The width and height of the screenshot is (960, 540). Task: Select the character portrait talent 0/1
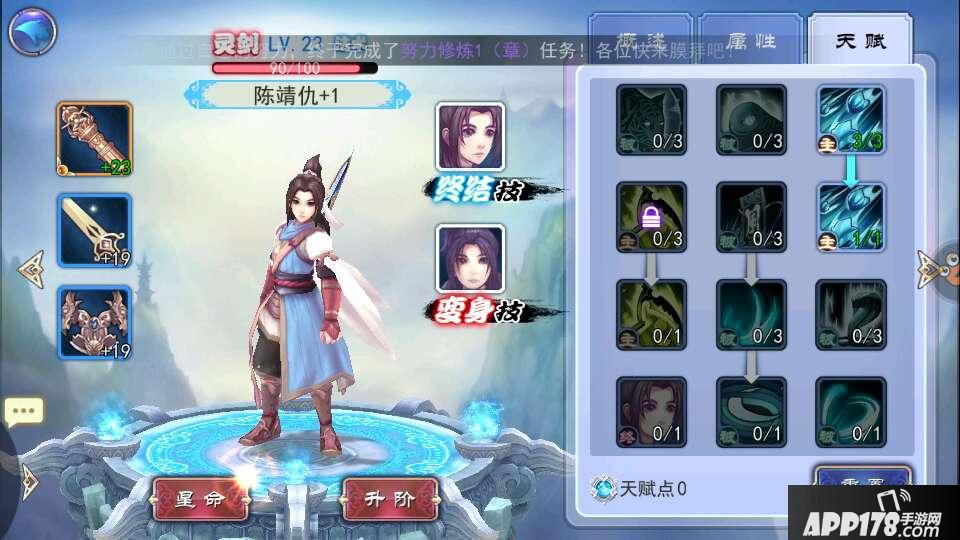(x=651, y=412)
